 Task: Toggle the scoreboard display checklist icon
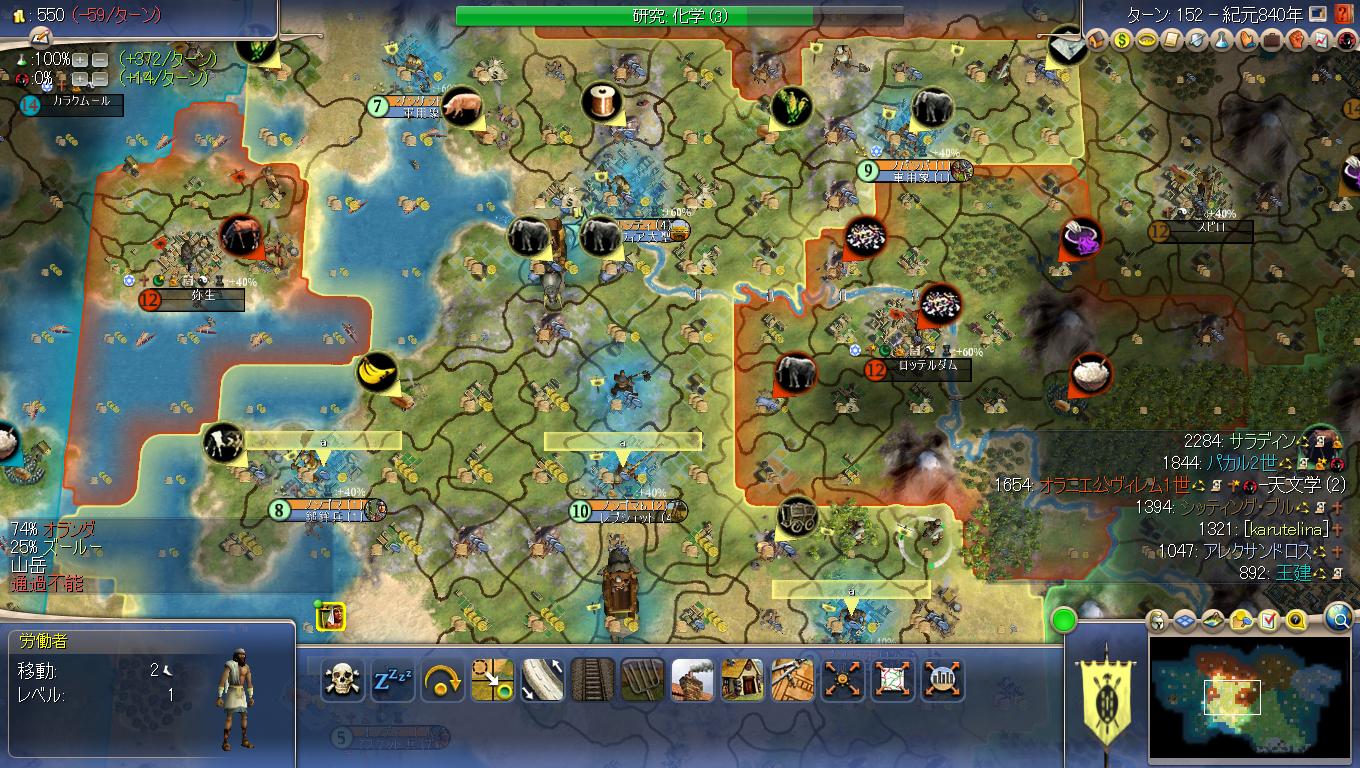[1268, 620]
